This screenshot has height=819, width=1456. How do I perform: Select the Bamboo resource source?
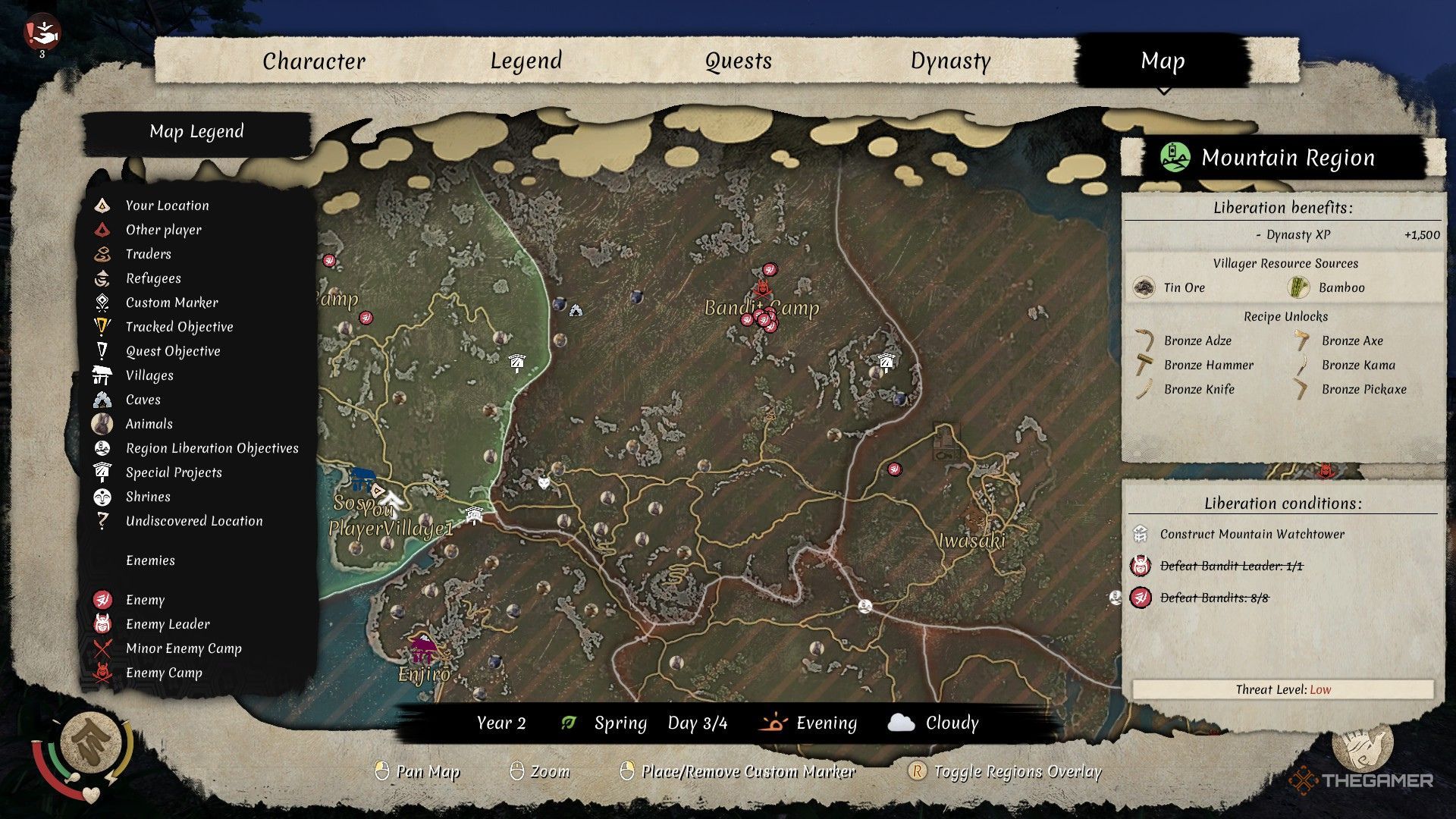pos(1341,287)
